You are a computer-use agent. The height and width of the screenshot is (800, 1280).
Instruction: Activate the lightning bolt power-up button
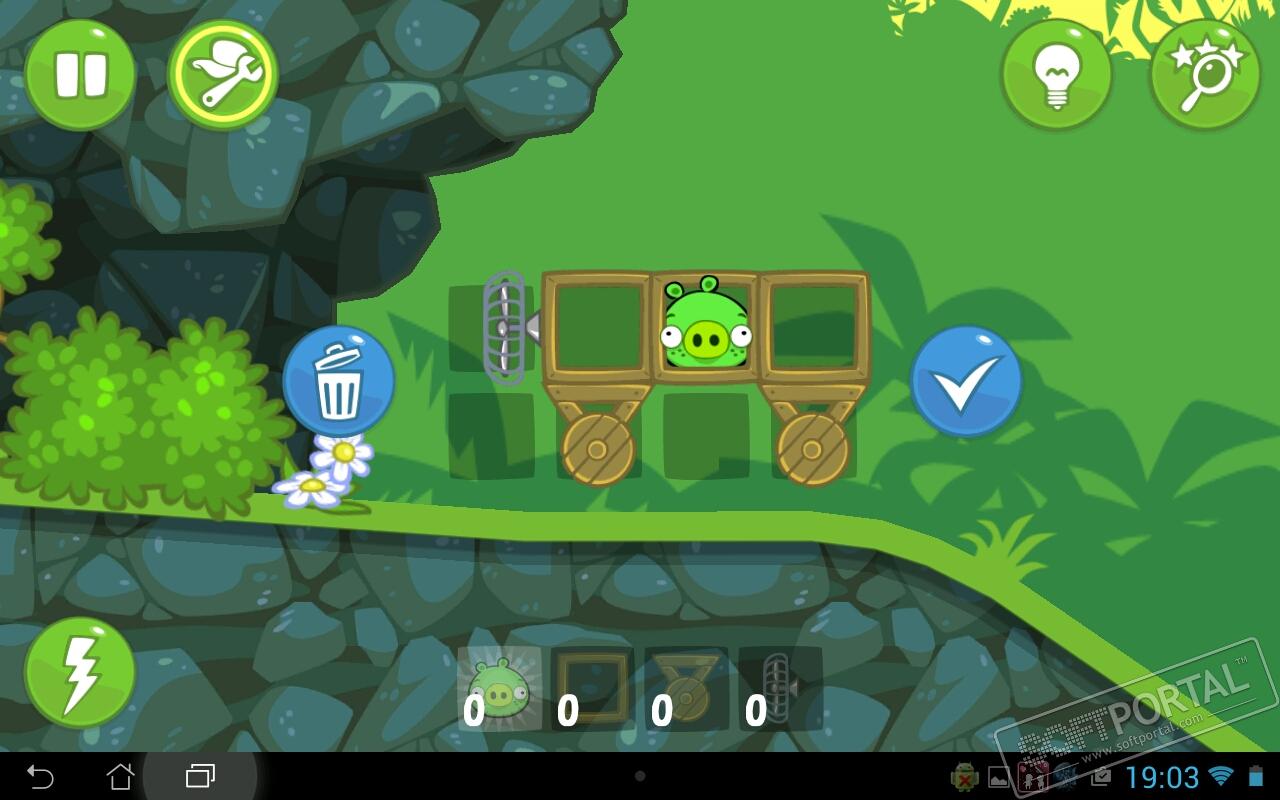(x=80, y=672)
